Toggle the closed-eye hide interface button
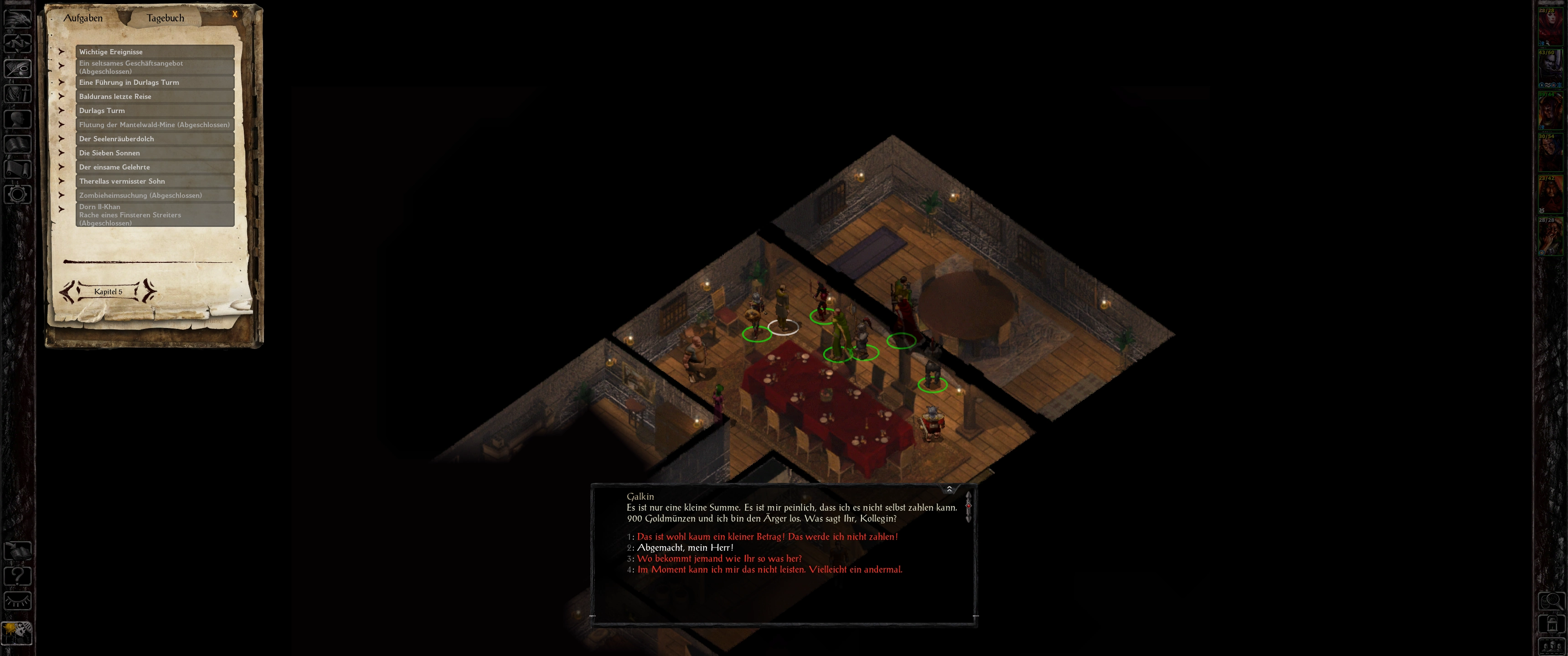 tap(18, 601)
